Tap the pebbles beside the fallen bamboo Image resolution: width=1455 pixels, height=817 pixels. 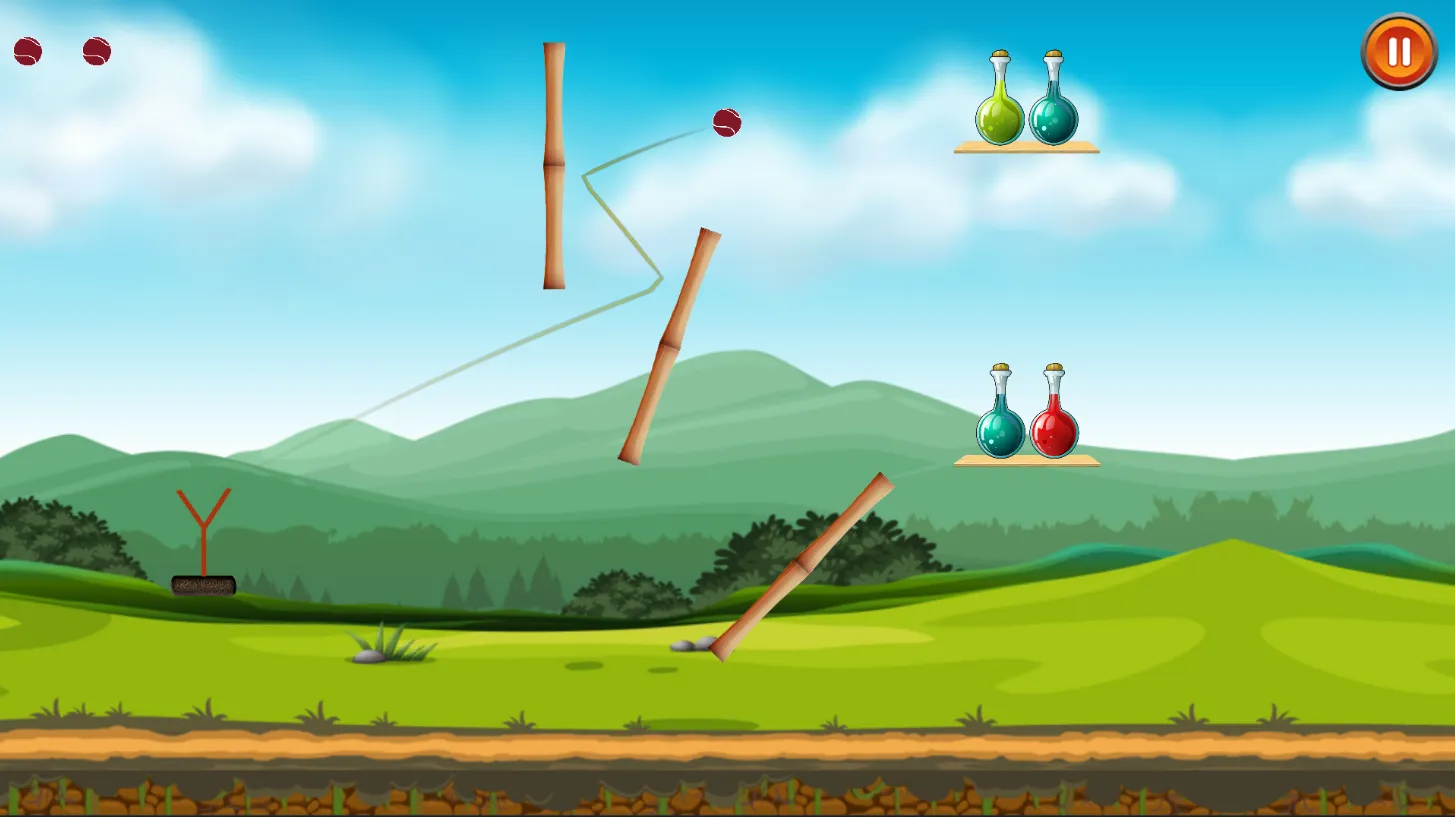coord(693,644)
